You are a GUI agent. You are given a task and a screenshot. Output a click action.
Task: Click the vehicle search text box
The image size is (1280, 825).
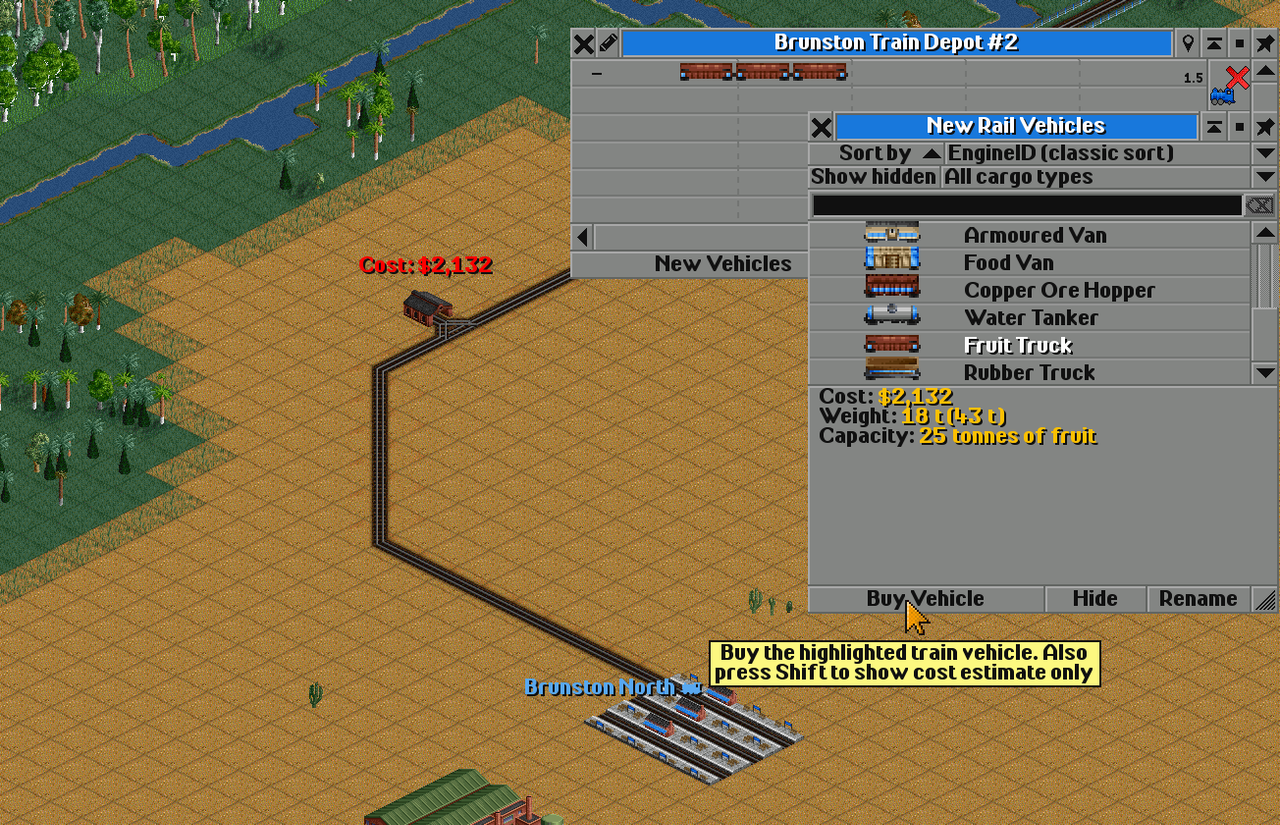(1025, 205)
